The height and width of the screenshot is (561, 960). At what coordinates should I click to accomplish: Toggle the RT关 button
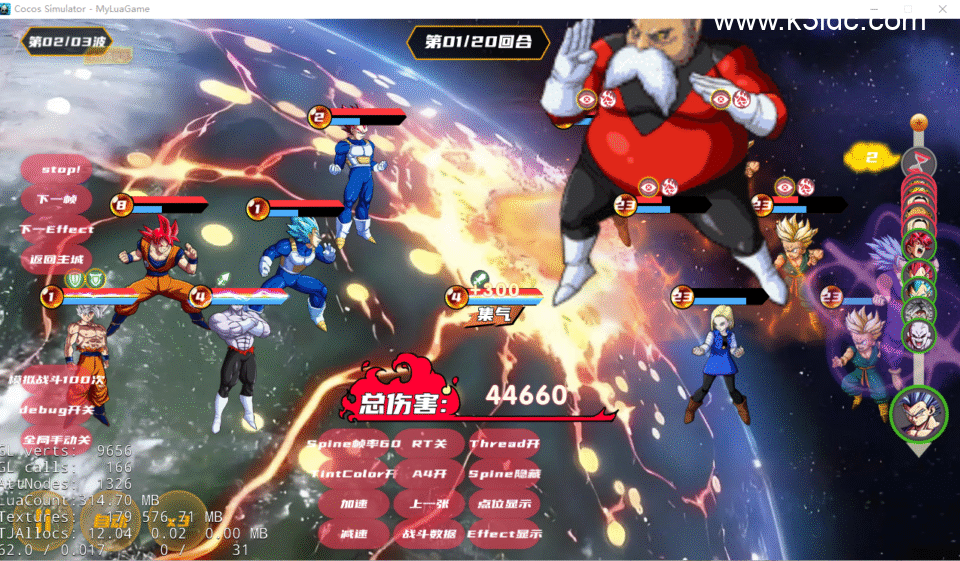[x=429, y=444]
